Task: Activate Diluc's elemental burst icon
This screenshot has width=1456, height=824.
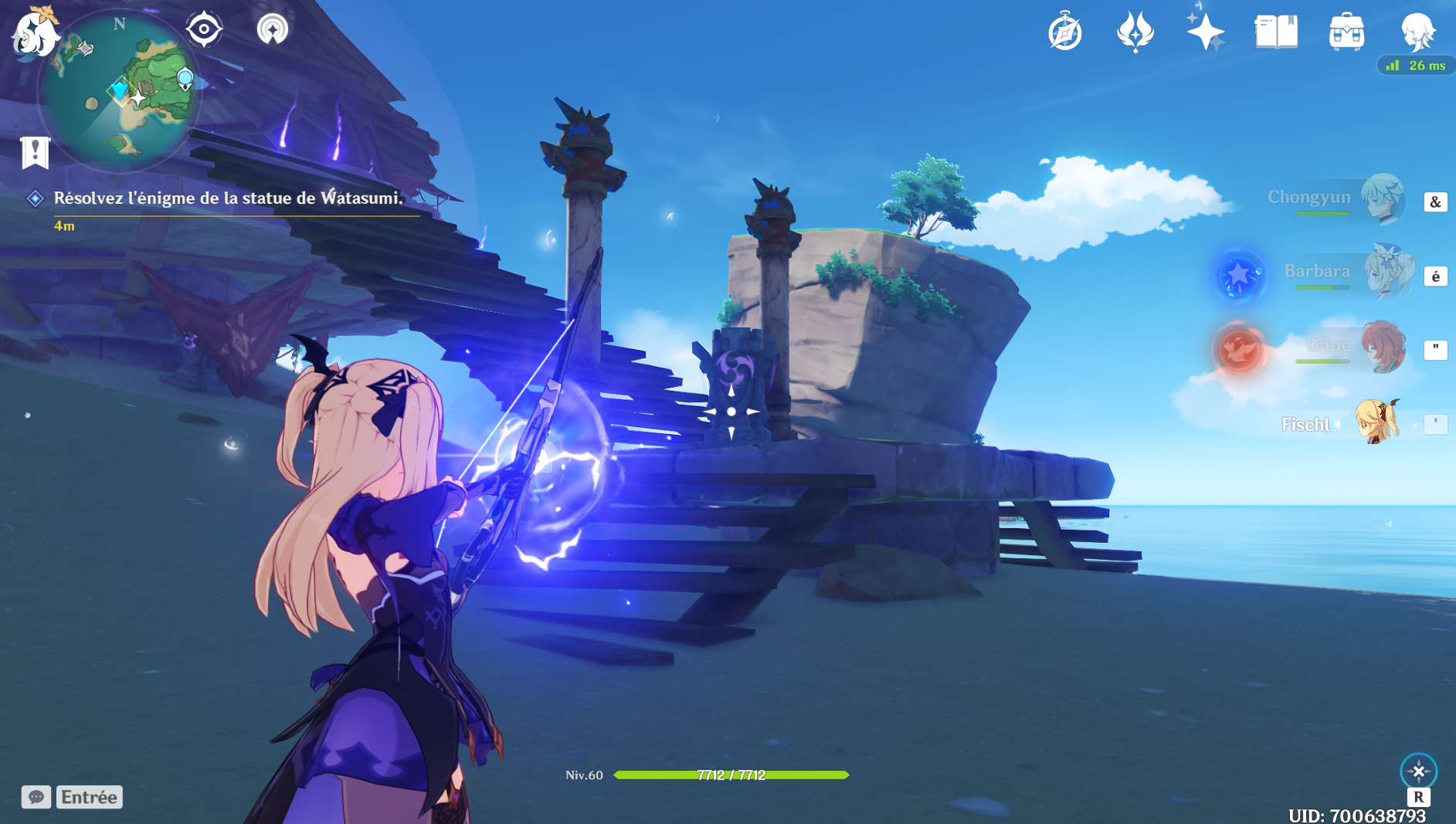Action: coord(1239,349)
